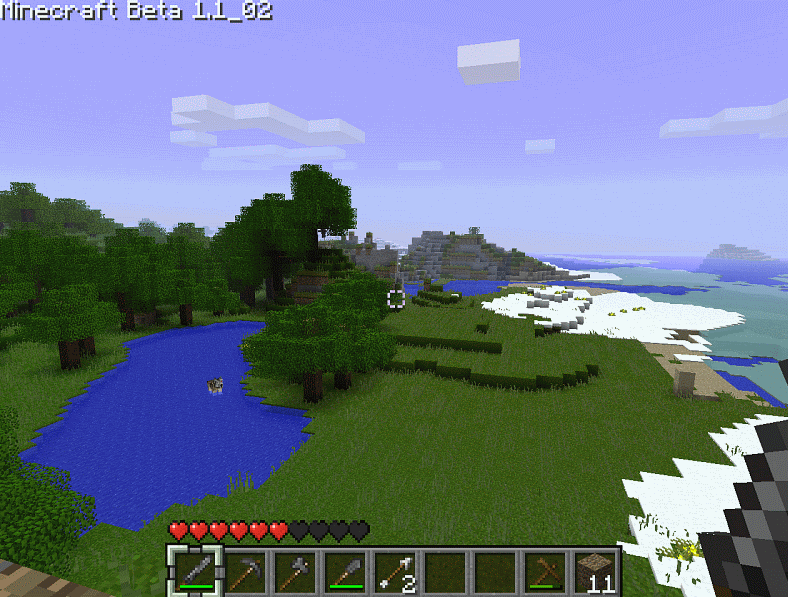Switch to the stone shovel slot
The image size is (788, 597).
coord(344,572)
